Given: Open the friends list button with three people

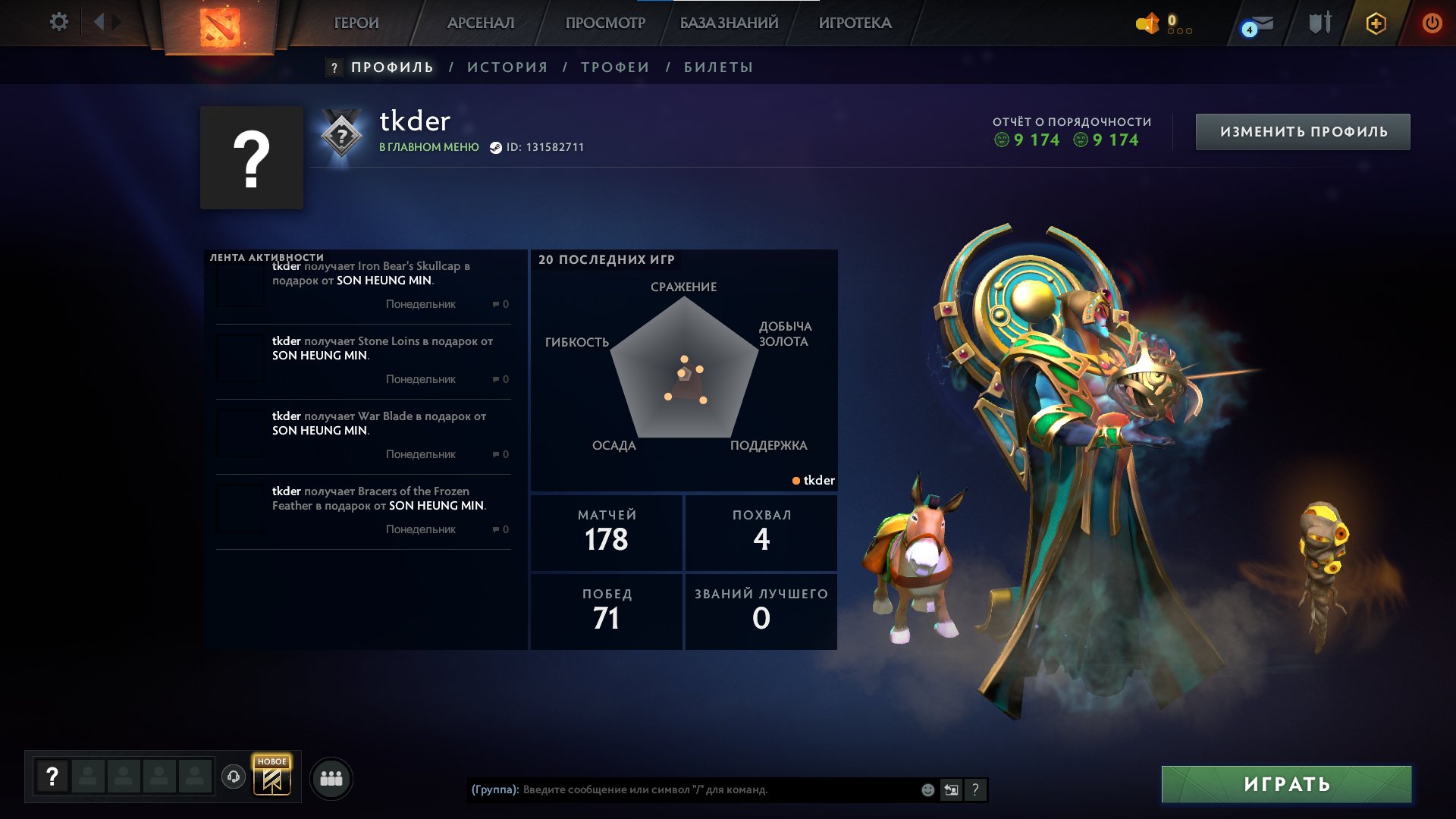Looking at the screenshot, I should pyautogui.click(x=331, y=778).
